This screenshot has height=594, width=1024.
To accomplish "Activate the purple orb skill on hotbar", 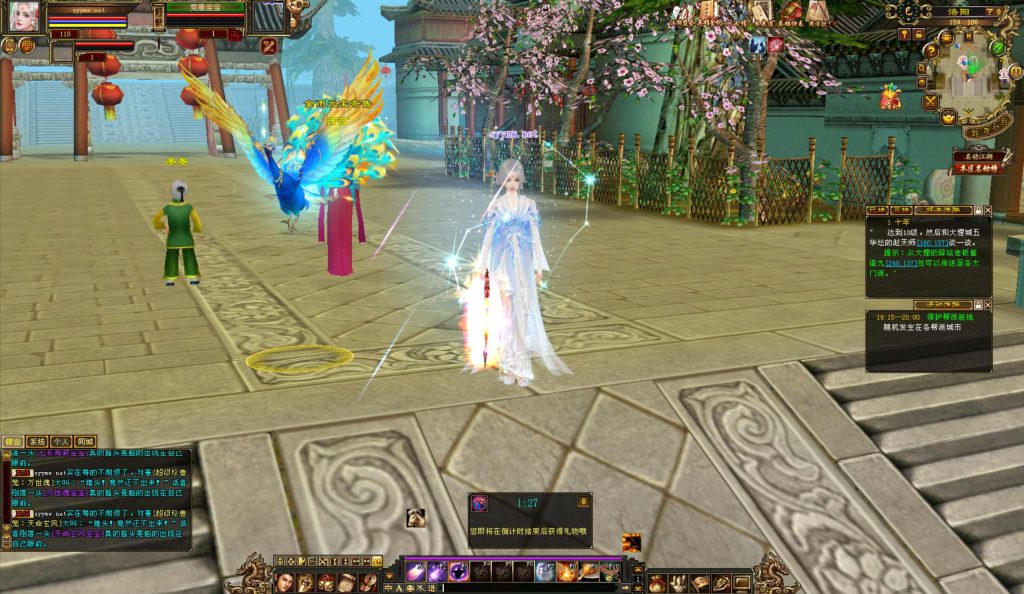I will pos(459,572).
